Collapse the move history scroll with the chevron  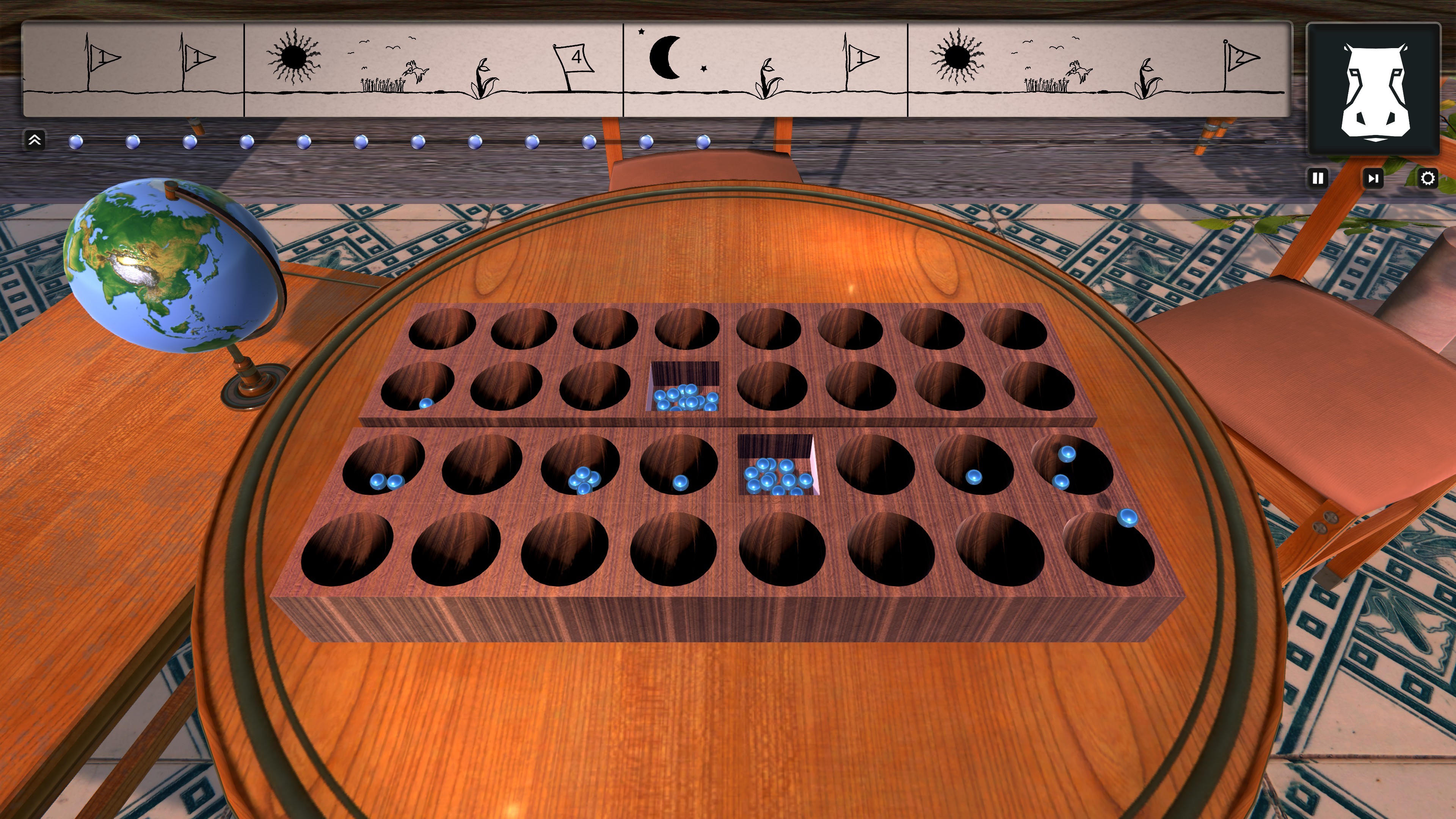click(x=34, y=140)
